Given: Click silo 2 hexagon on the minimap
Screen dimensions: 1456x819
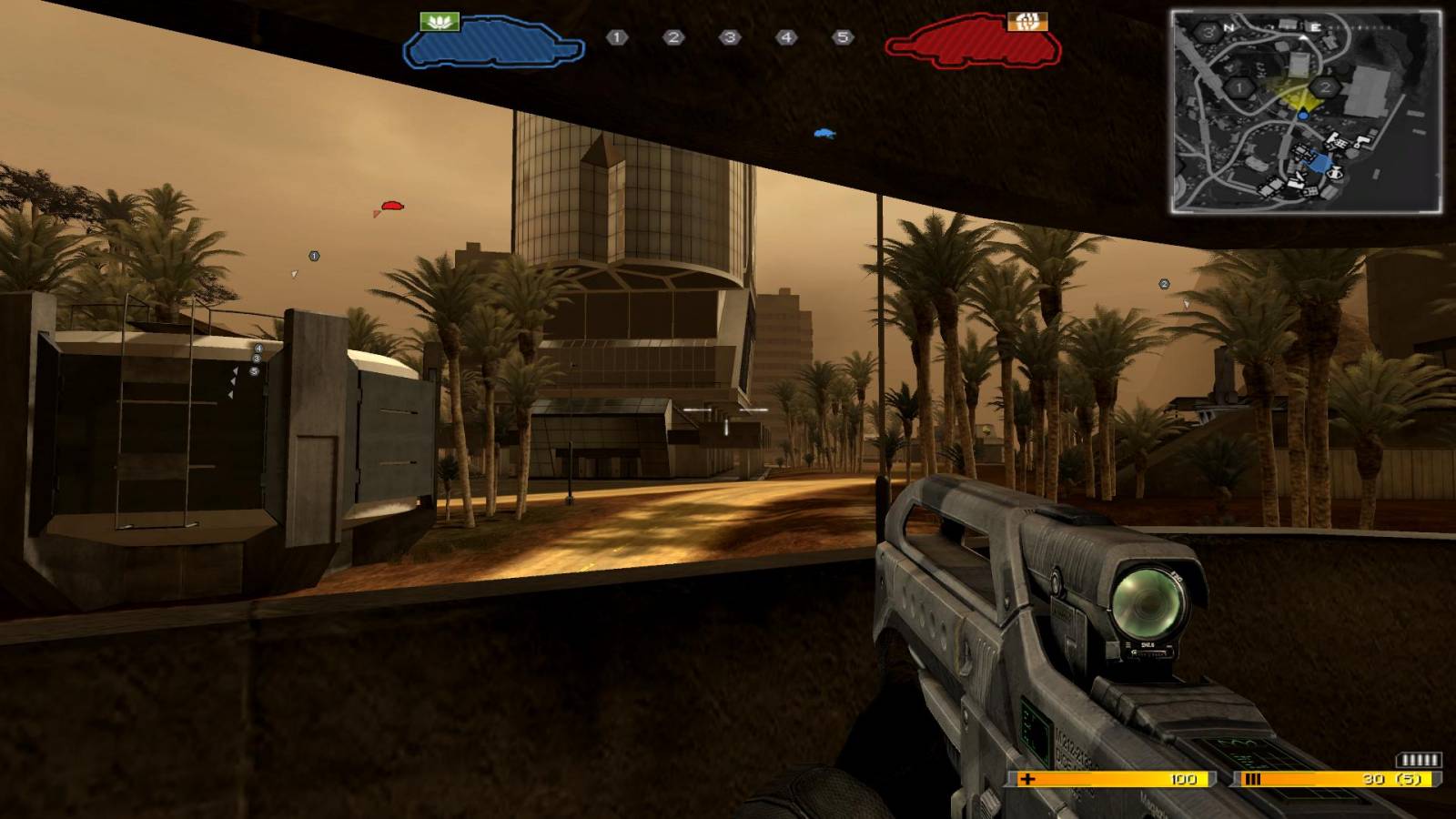Looking at the screenshot, I should tap(1326, 87).
